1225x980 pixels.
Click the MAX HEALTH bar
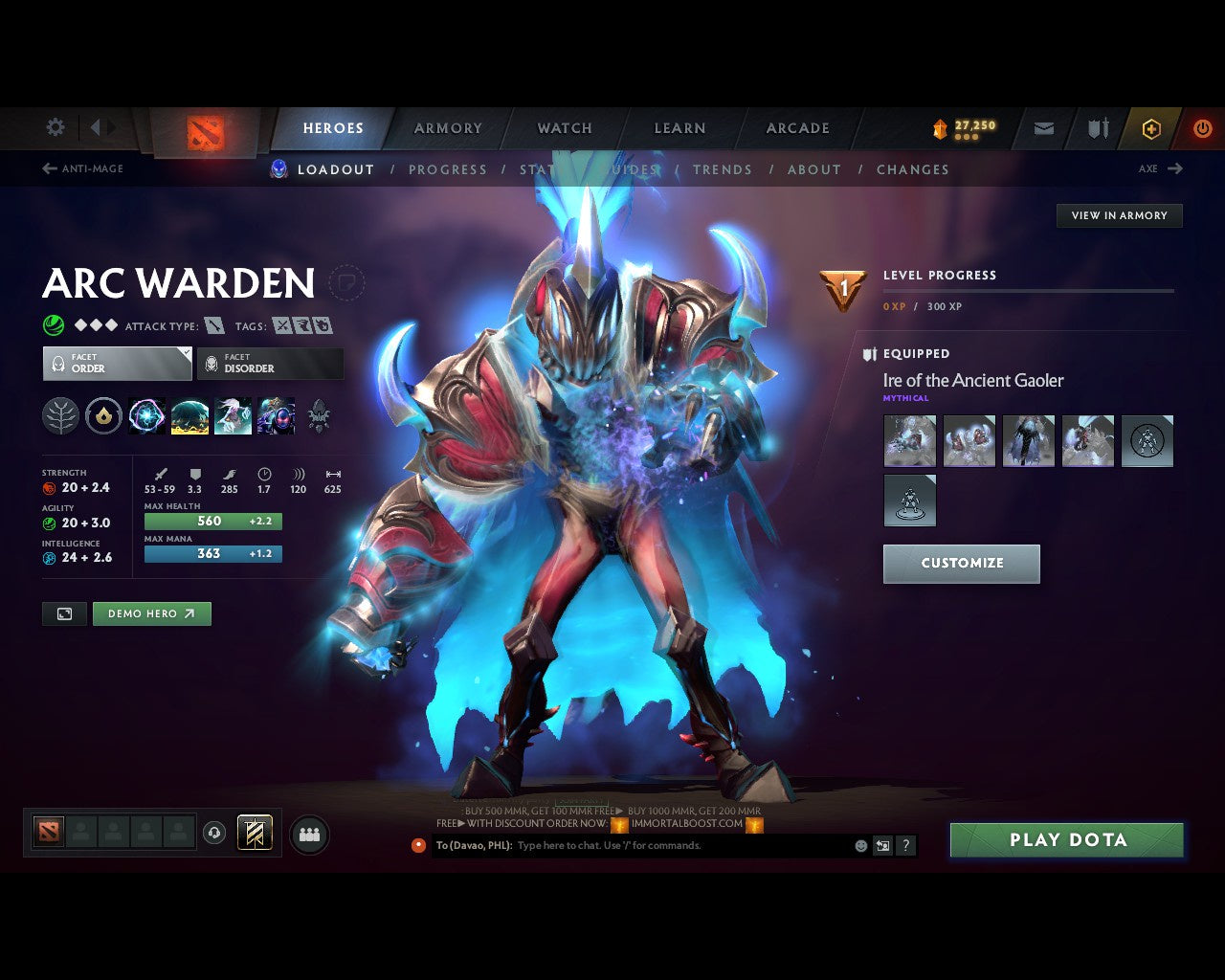[x=212, y=521]
